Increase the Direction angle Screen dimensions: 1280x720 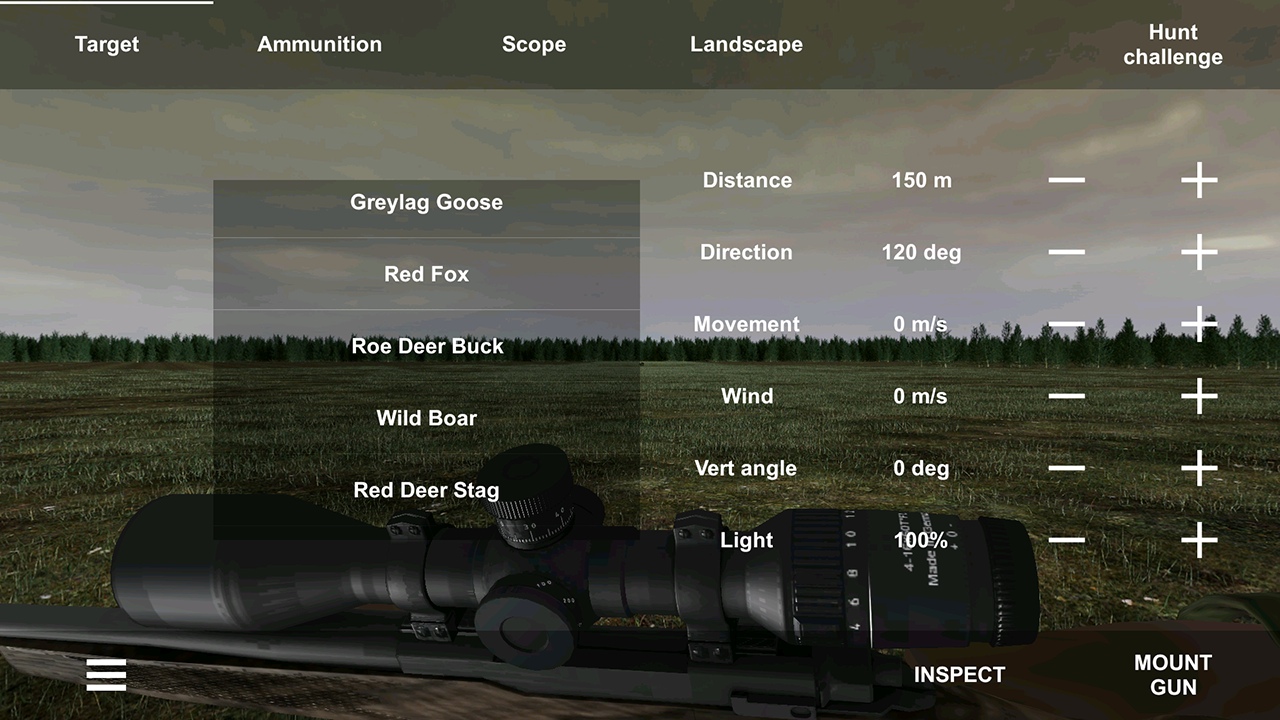[x=1199, y=253]
